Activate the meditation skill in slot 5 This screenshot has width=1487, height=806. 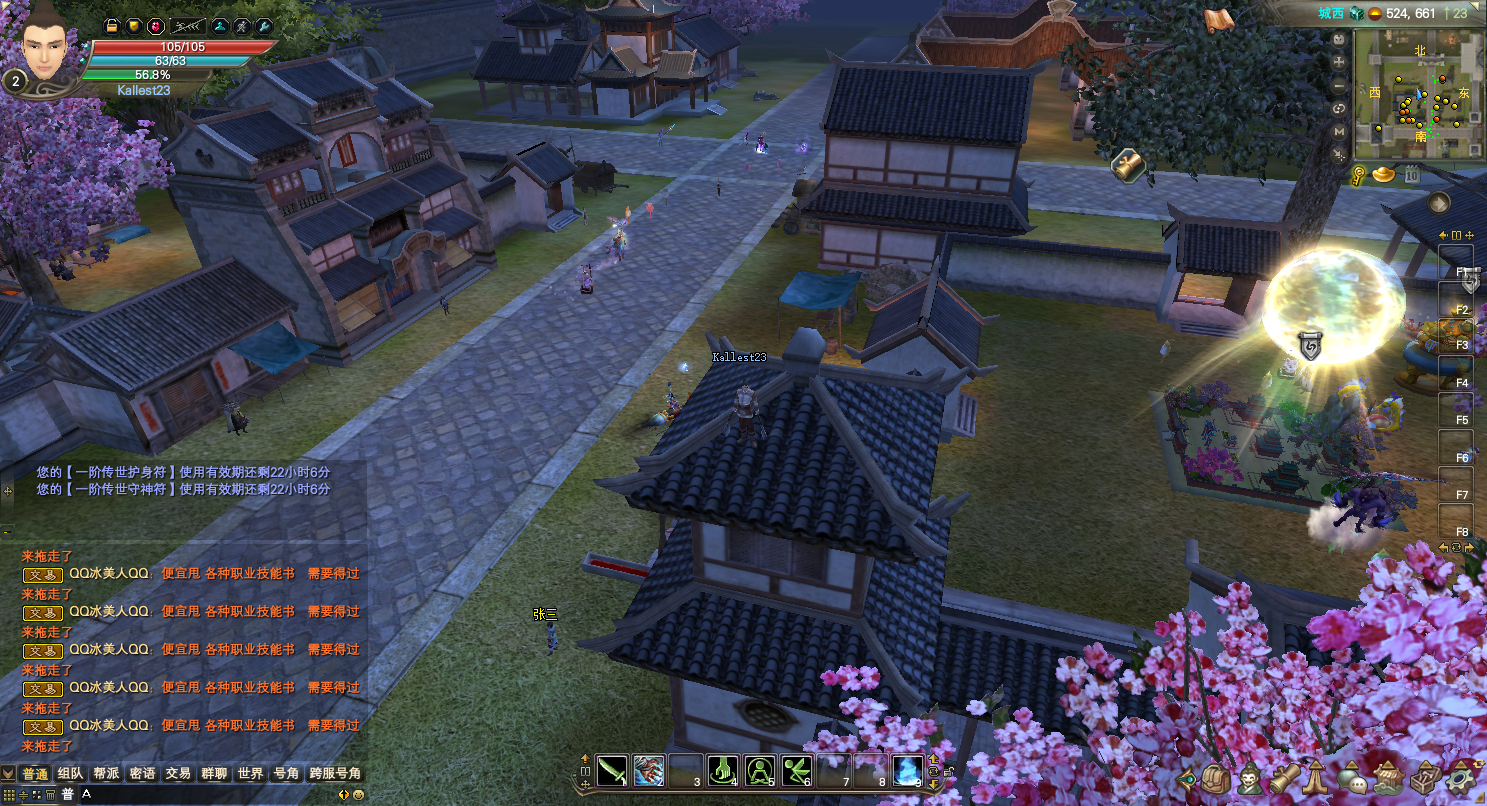[760, 770]
